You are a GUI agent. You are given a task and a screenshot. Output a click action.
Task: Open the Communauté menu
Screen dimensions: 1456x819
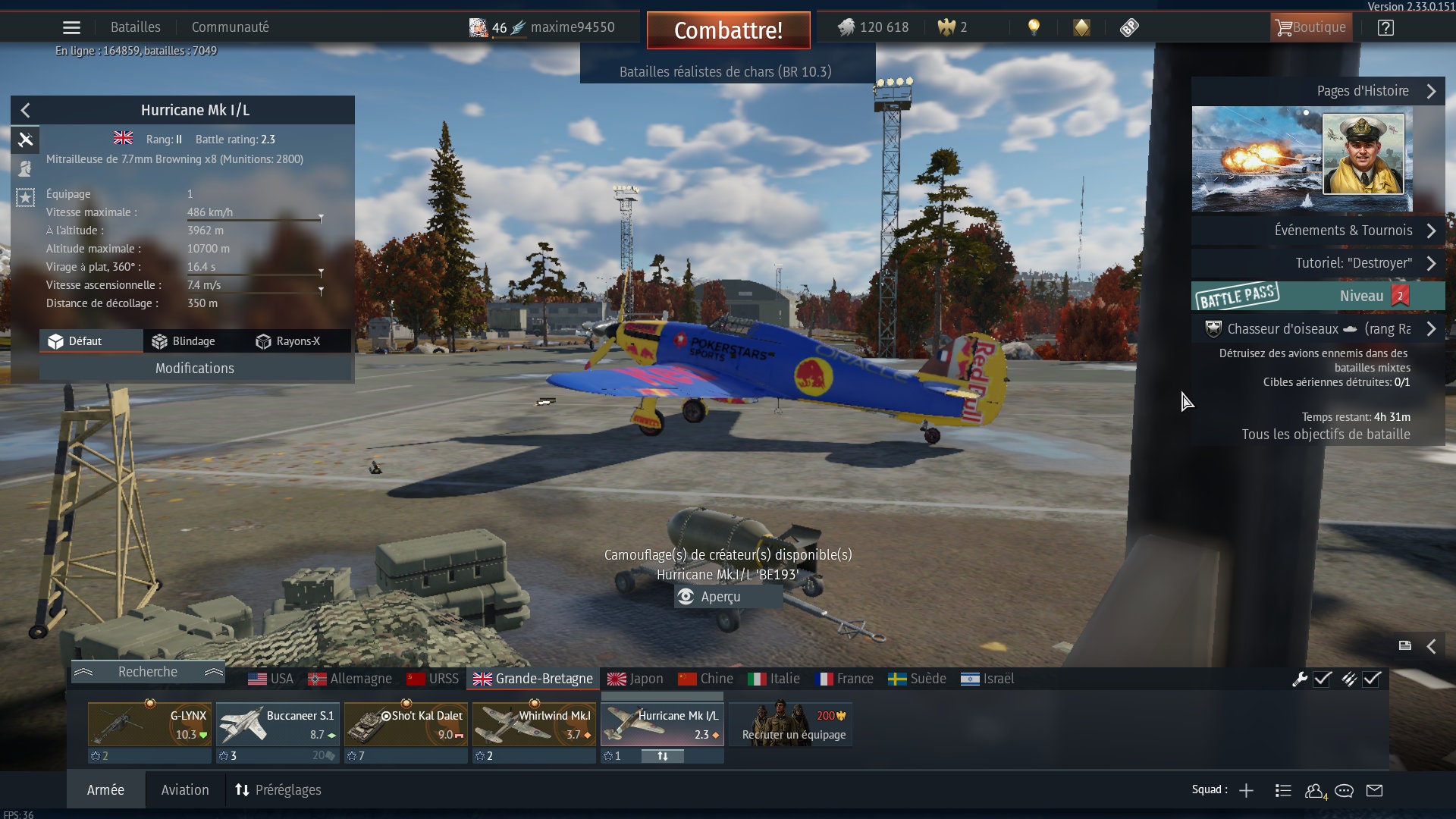[230, 27]
